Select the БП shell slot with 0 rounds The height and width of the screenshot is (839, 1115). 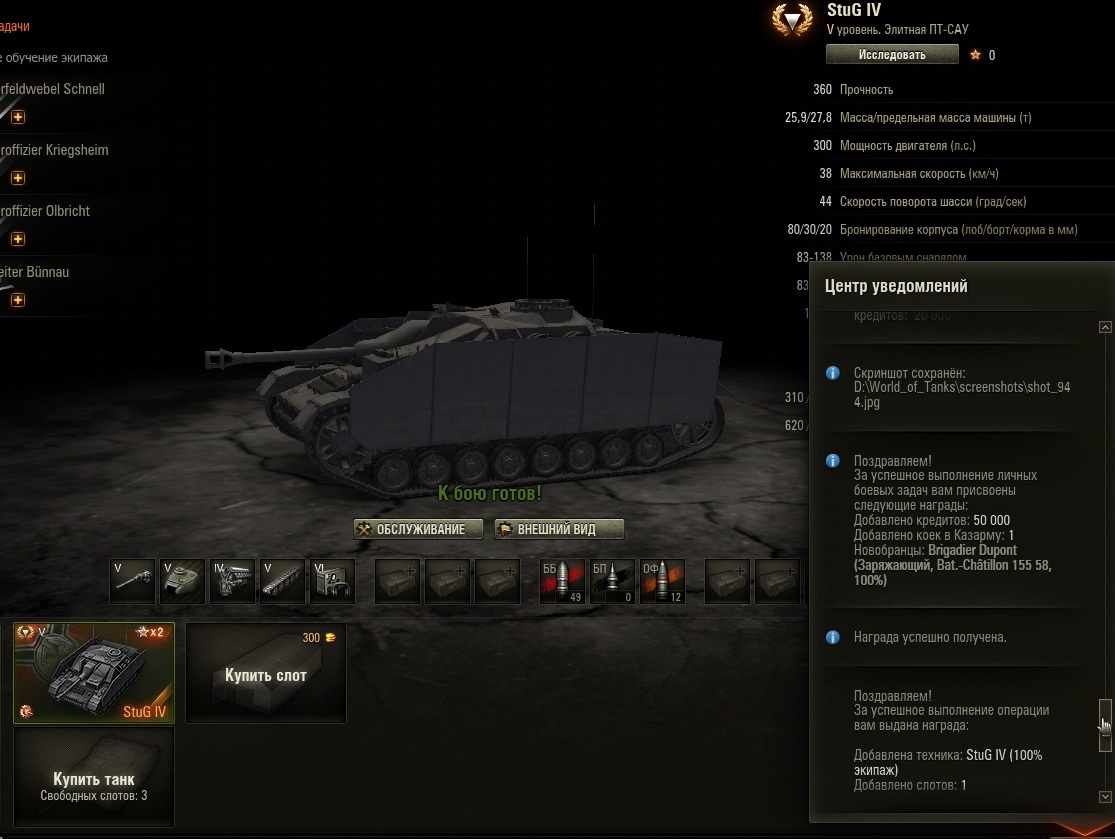pyautogui.click(x=612, y=581)
